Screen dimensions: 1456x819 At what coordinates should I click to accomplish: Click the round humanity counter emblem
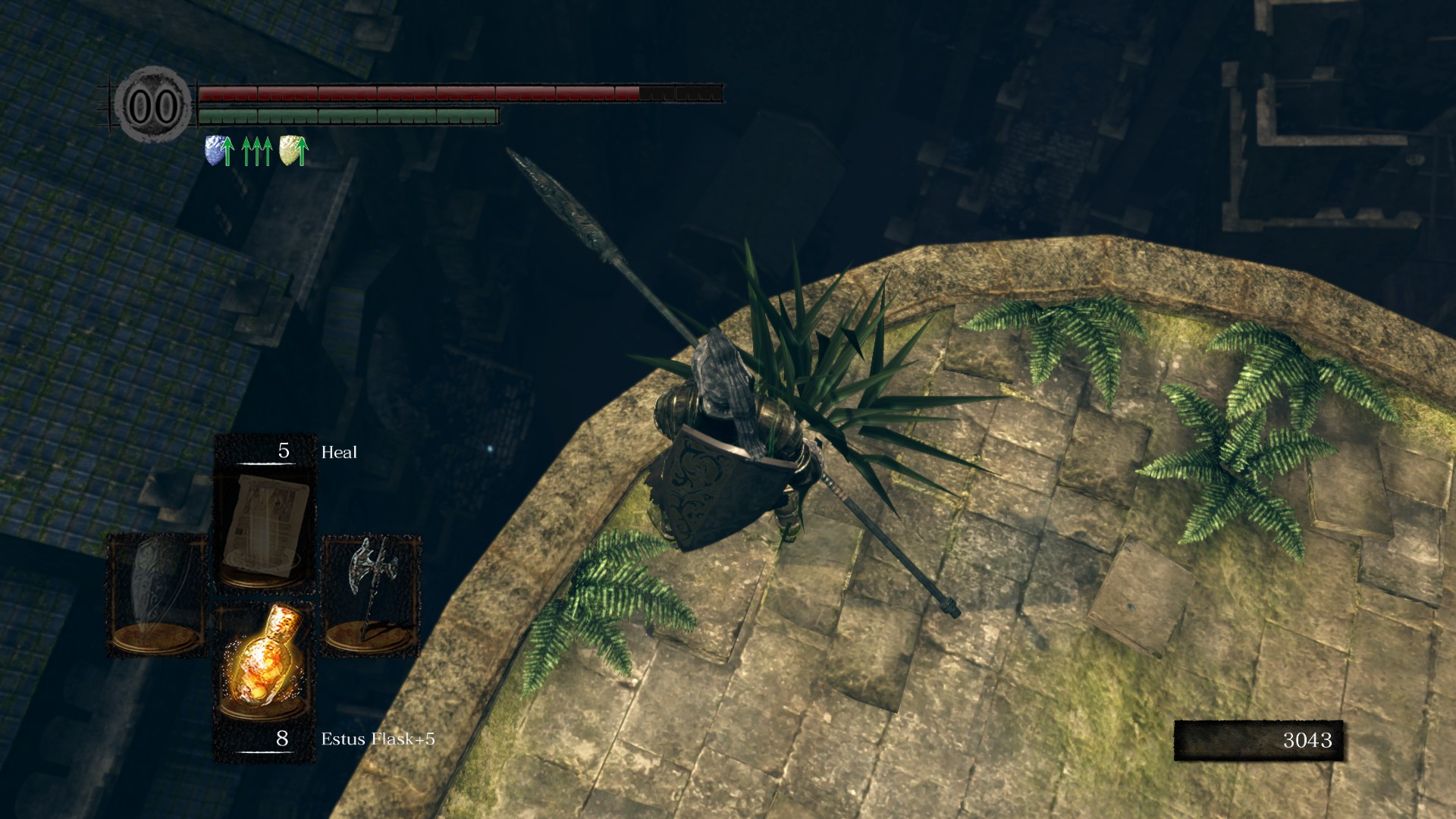point(154,105)
